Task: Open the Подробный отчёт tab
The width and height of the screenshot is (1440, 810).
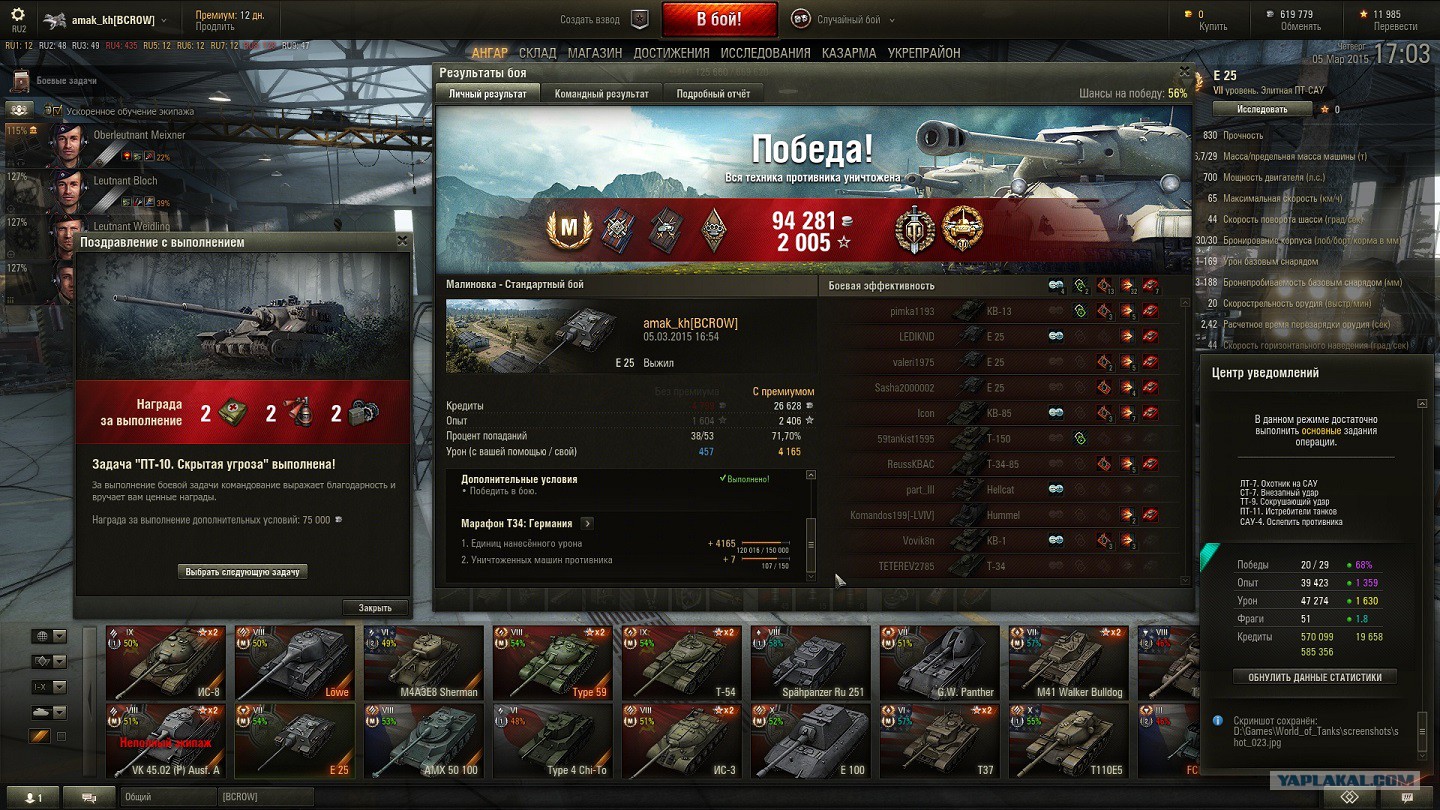Action: coord(713,94)
